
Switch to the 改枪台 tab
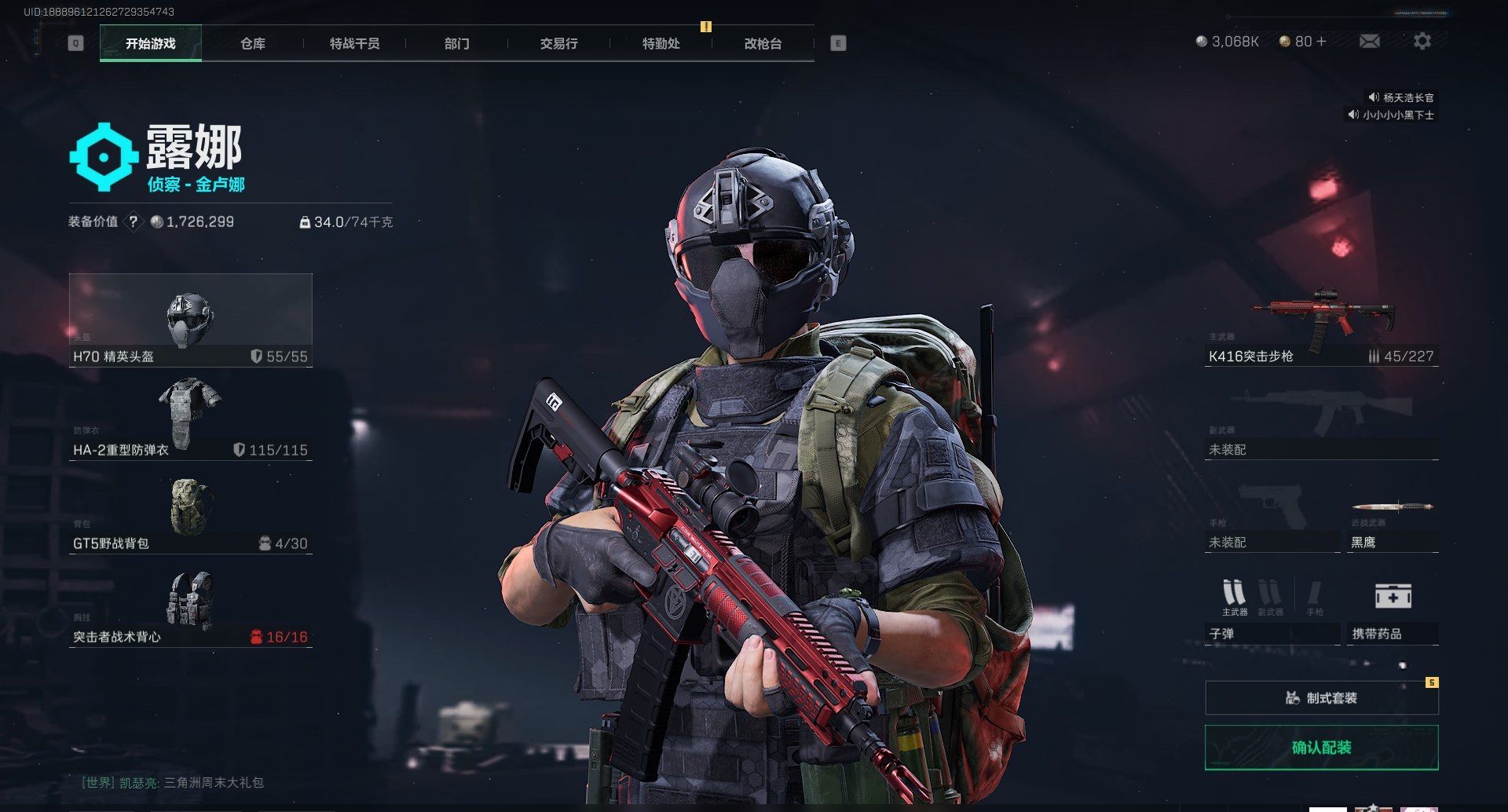pyautogui.click(x=763, y=44)
